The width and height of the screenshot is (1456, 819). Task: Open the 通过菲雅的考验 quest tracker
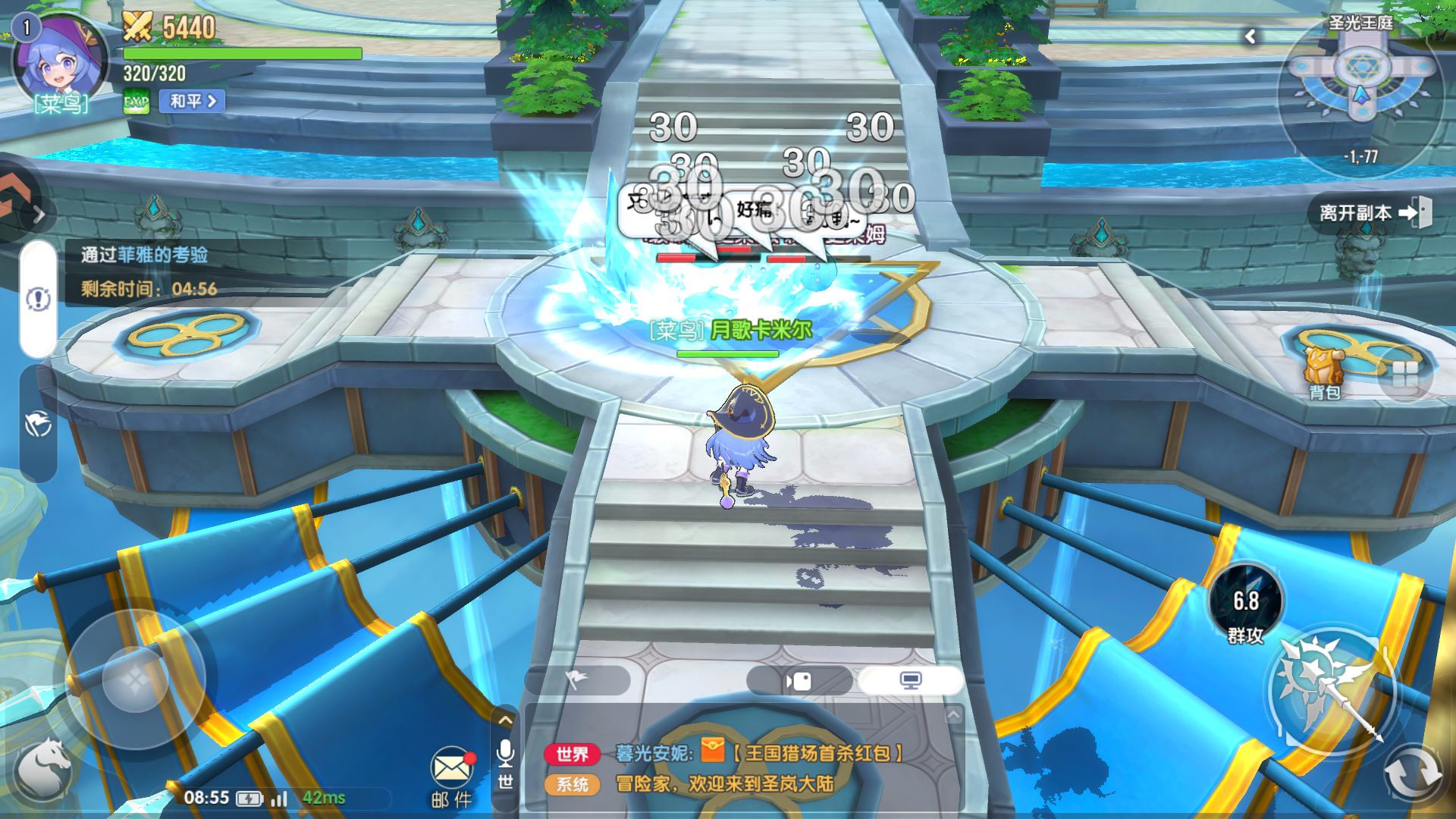144,255
